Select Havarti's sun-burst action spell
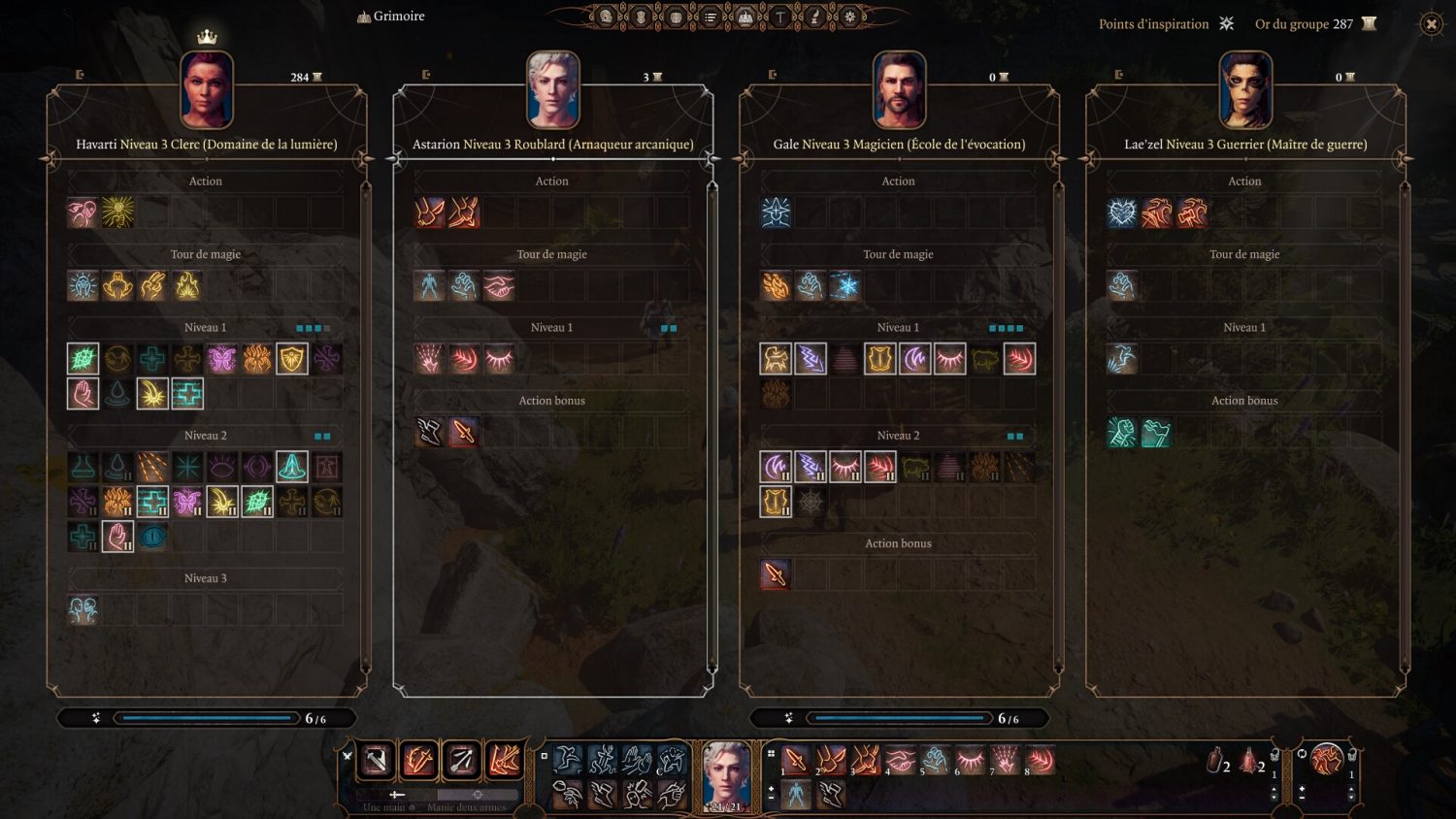This screenshot has height=819, width=1456. pyautogui.click(x=117, y=213)
